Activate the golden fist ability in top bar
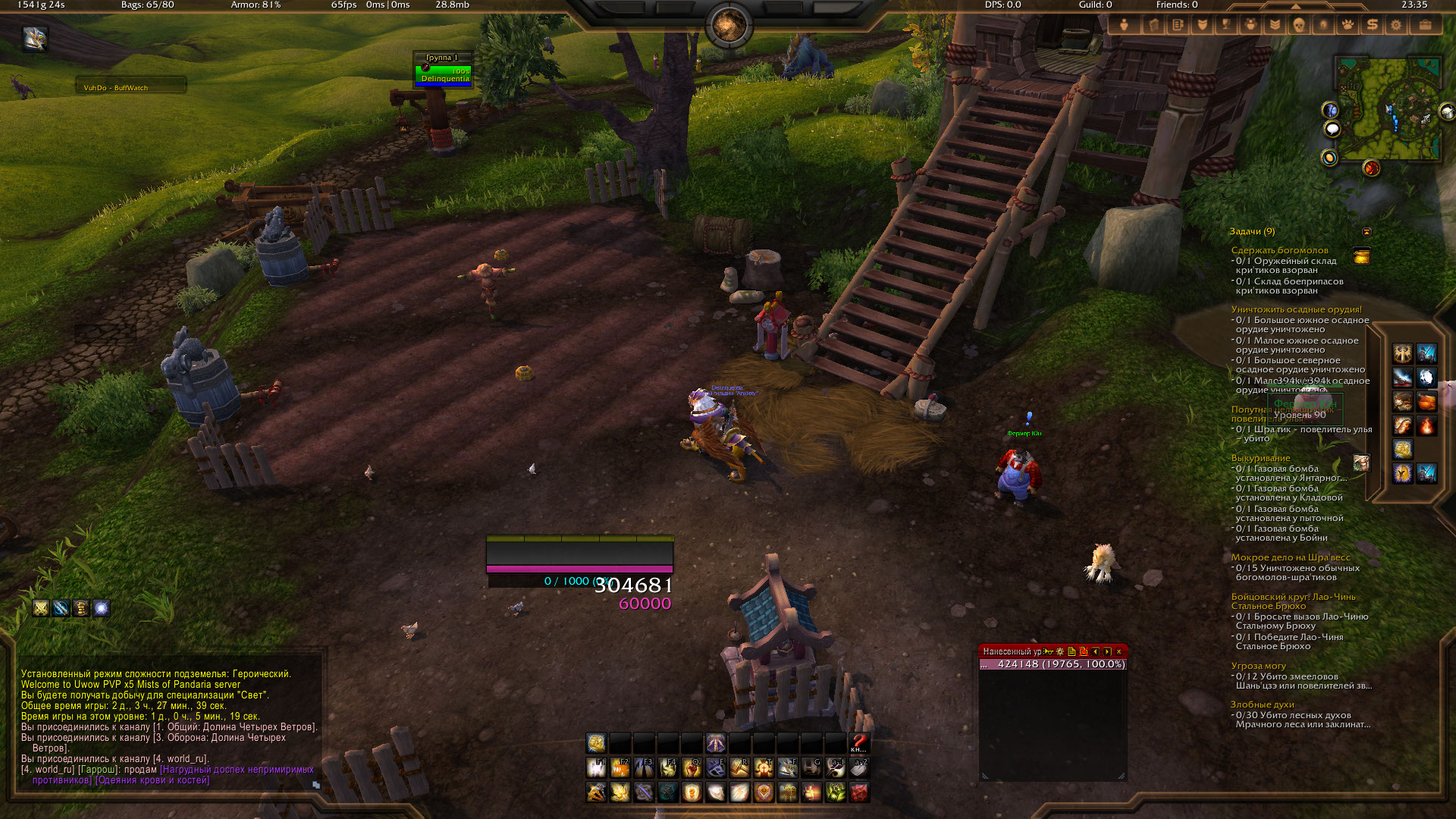 click(x=597, y=742)
